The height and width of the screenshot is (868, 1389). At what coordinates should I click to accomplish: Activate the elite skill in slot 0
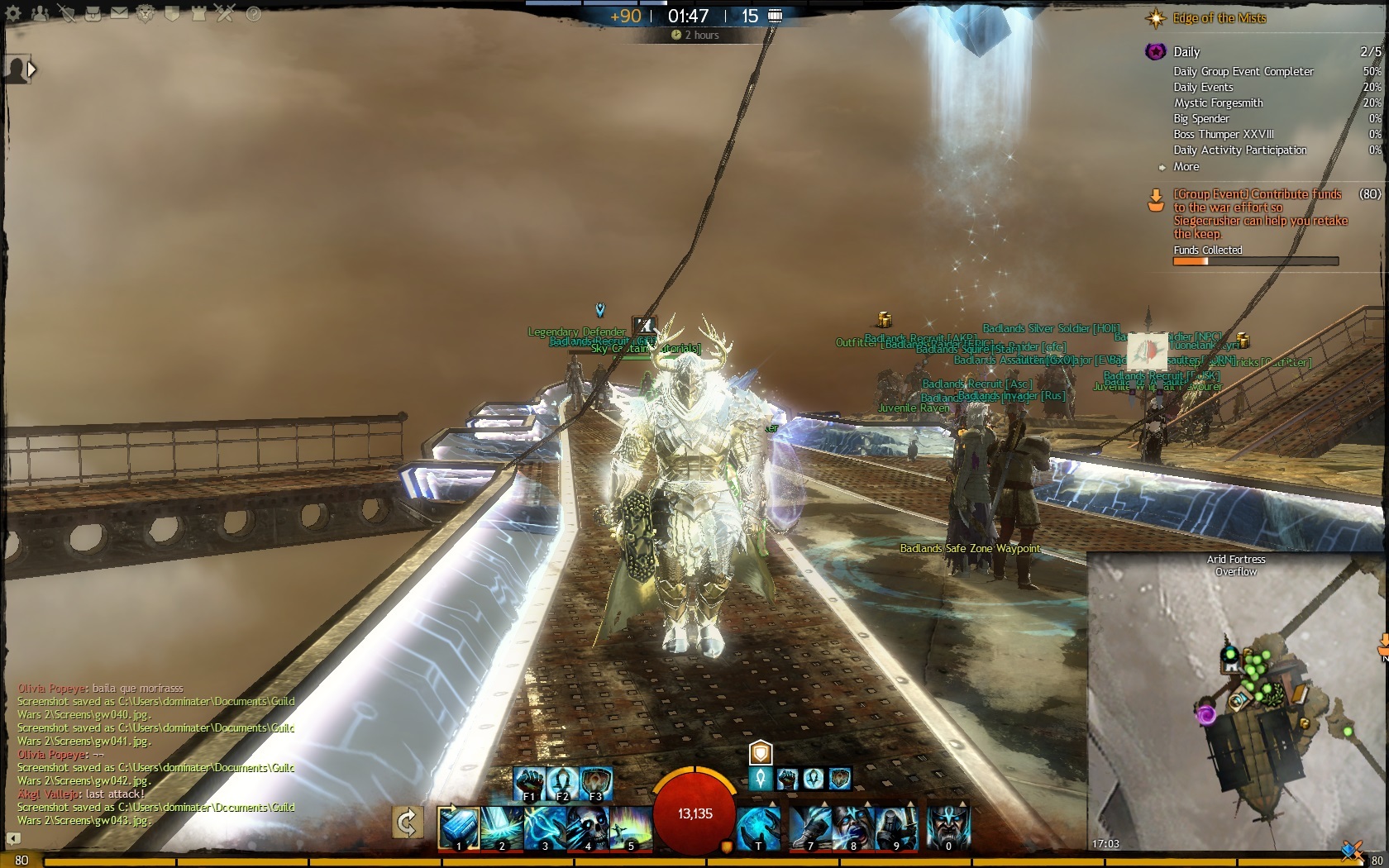[x=947, y=827]
